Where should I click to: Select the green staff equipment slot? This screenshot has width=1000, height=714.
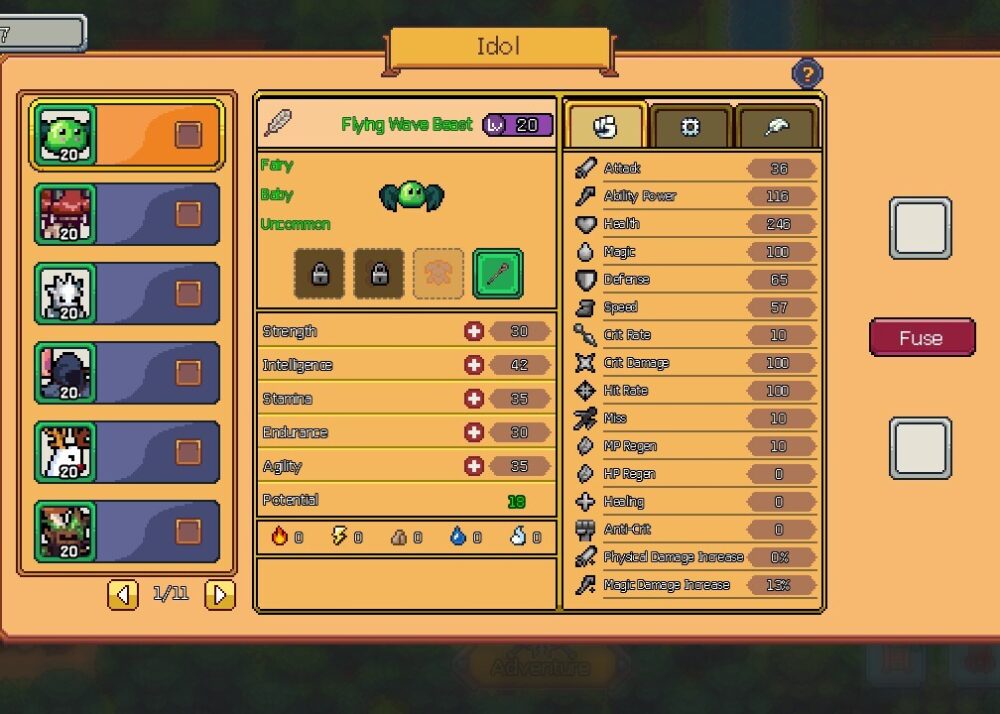(x=497, y=274)
